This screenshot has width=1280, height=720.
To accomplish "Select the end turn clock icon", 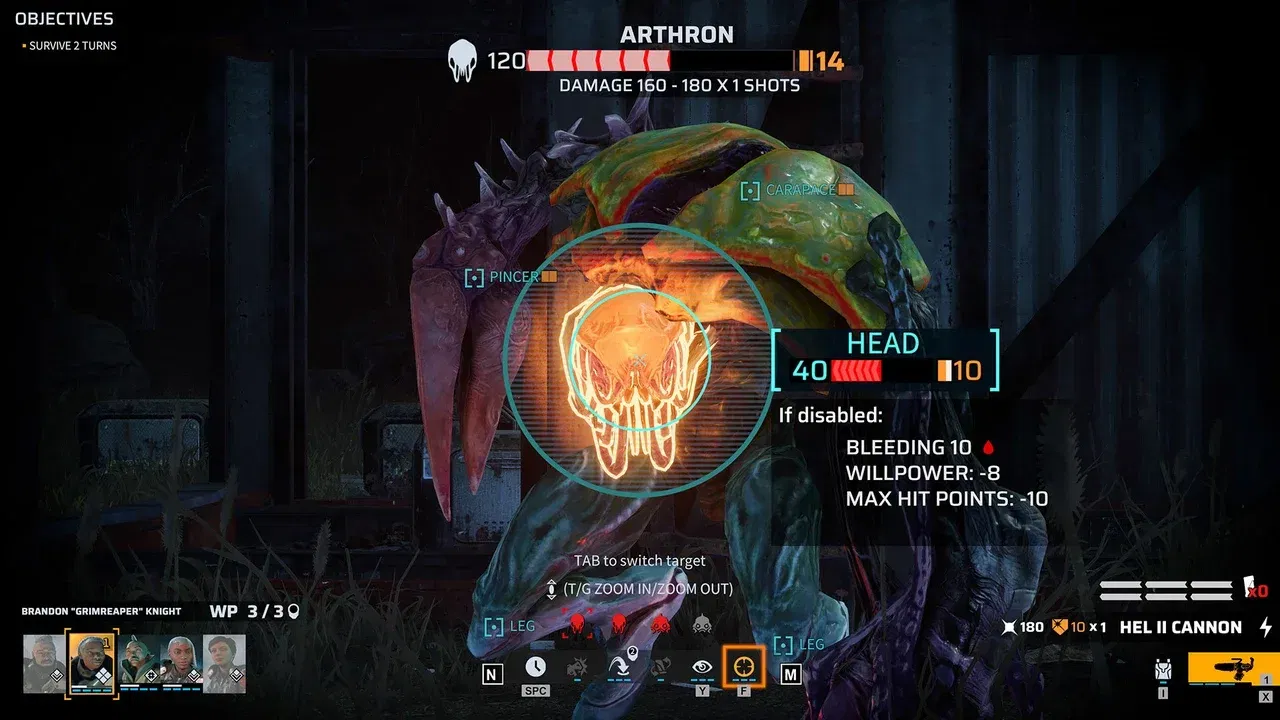I will 535,666.
